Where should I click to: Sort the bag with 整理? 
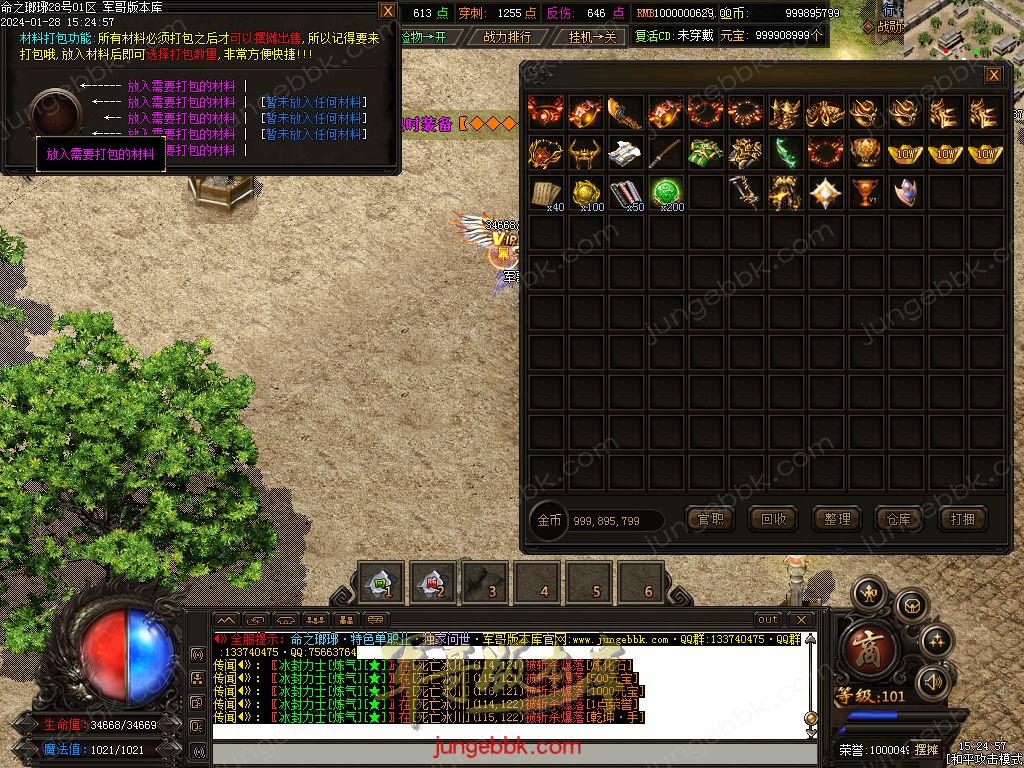click(836, 519)
